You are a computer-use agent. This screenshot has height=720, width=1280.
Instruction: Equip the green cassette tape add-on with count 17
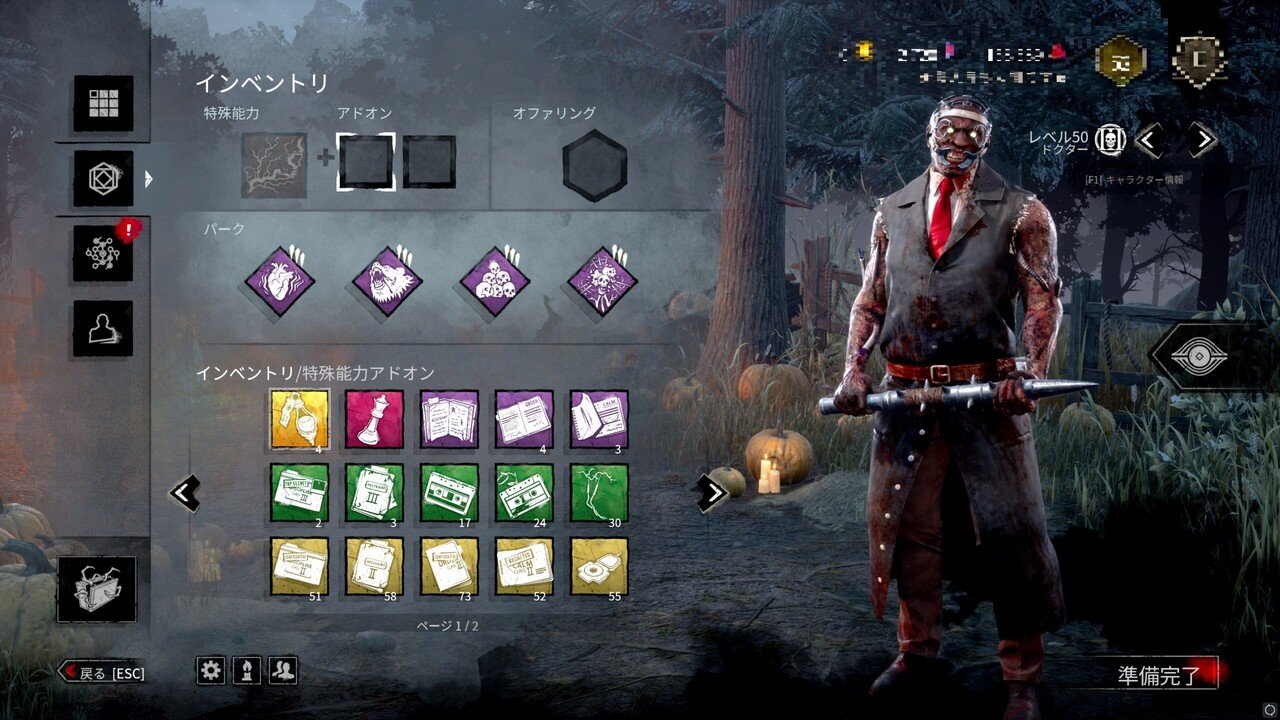450,494
